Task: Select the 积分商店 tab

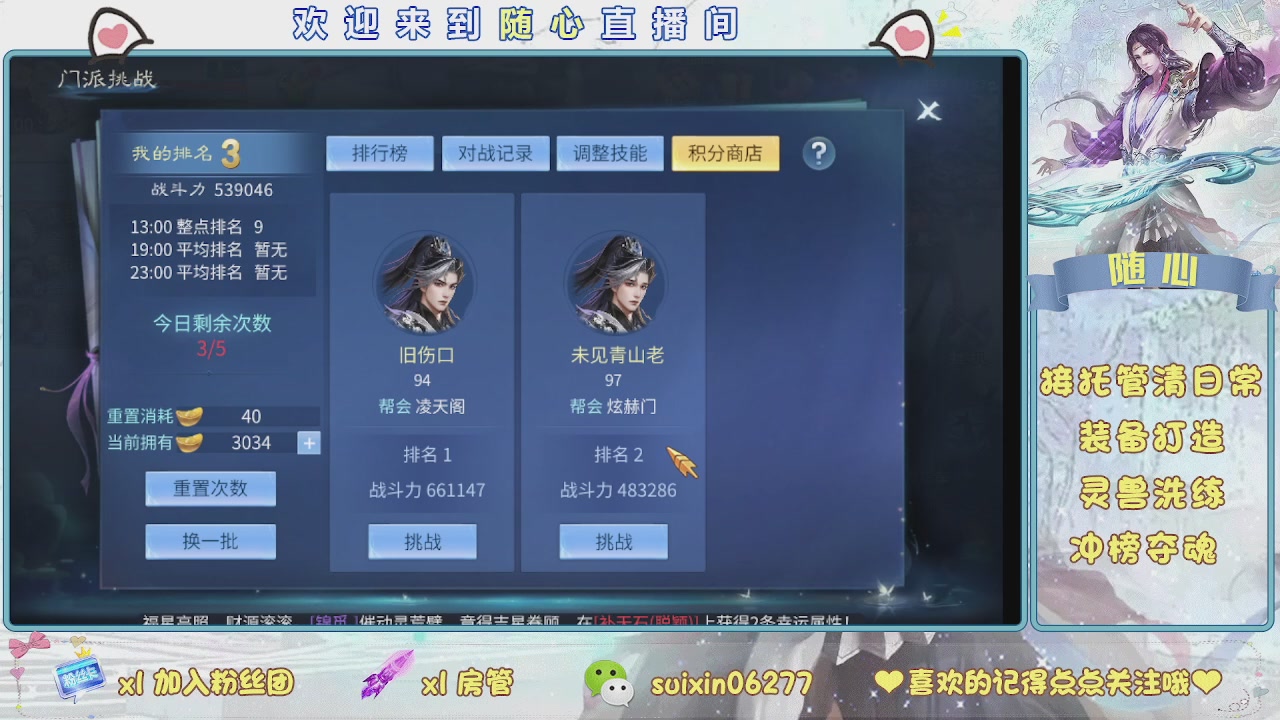Action: (726, 153)
